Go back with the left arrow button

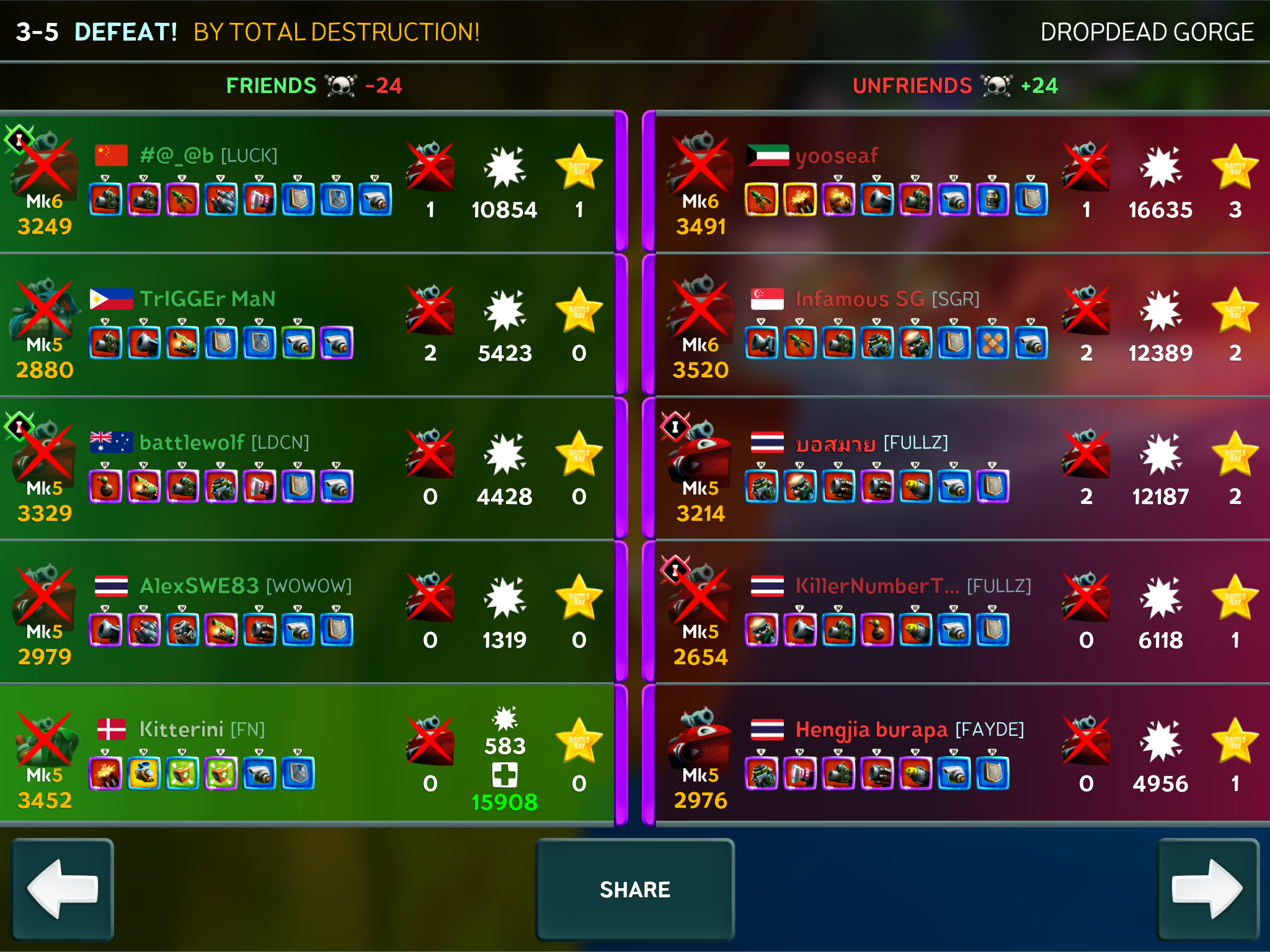click(x=63, y=889)
